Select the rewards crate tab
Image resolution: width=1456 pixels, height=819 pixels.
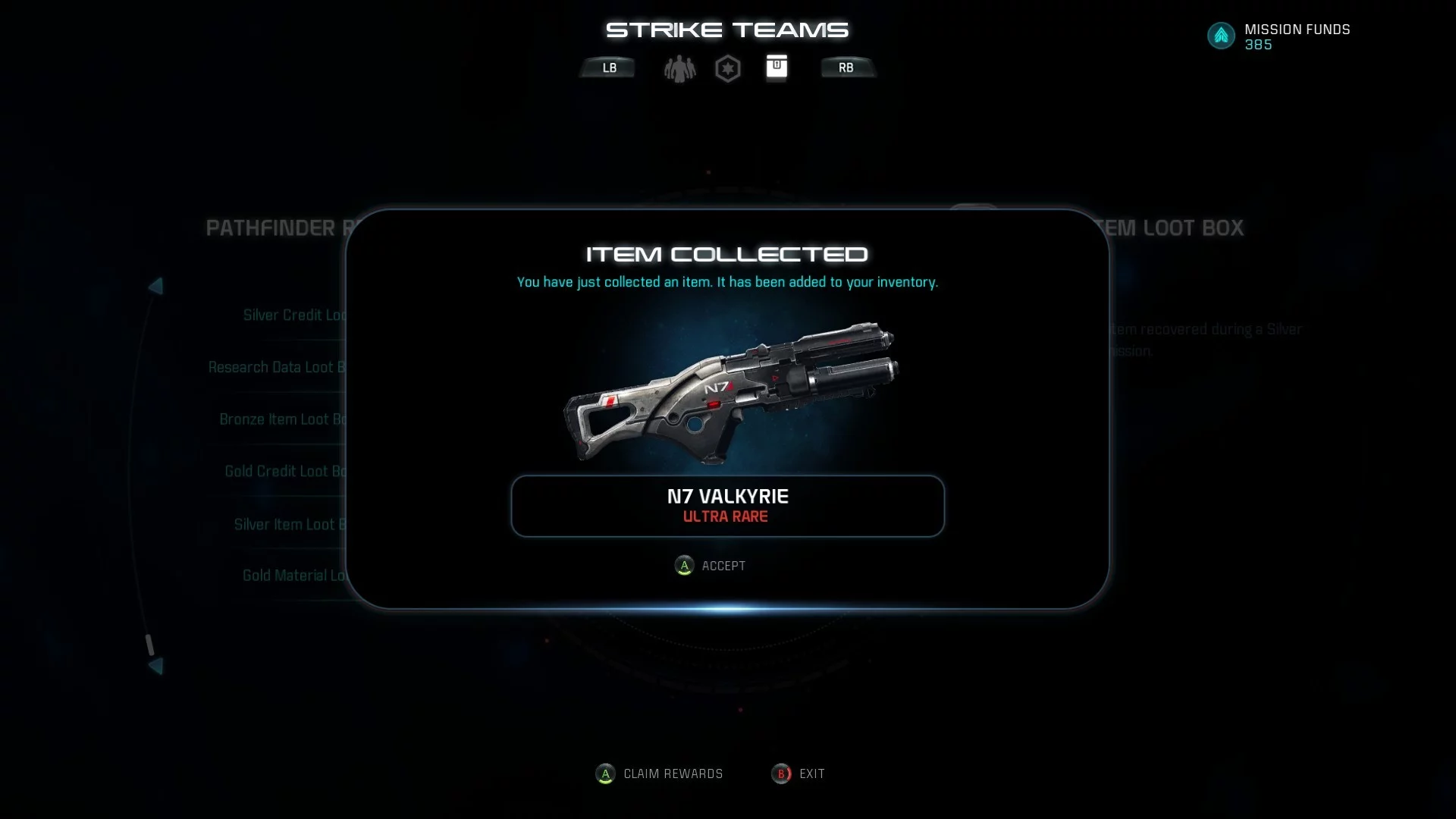pyautogui.click(x=776, y=67)
